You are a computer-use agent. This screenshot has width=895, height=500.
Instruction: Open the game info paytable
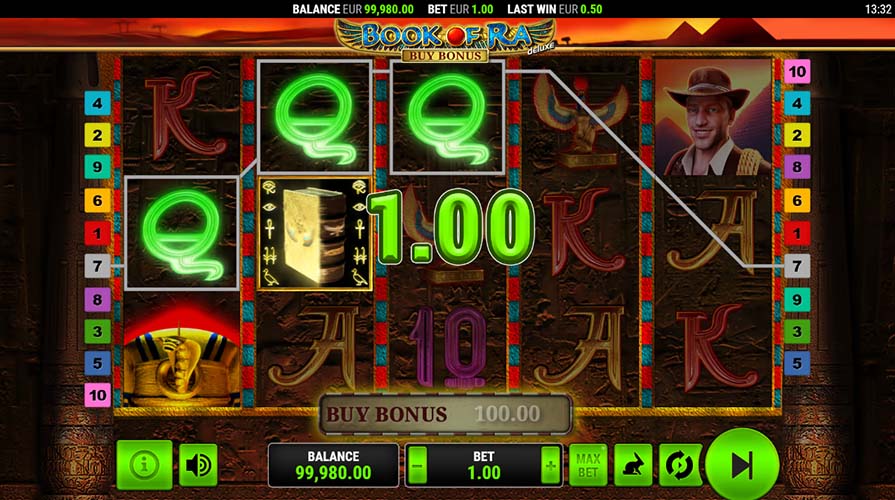[x=144, y=465]
